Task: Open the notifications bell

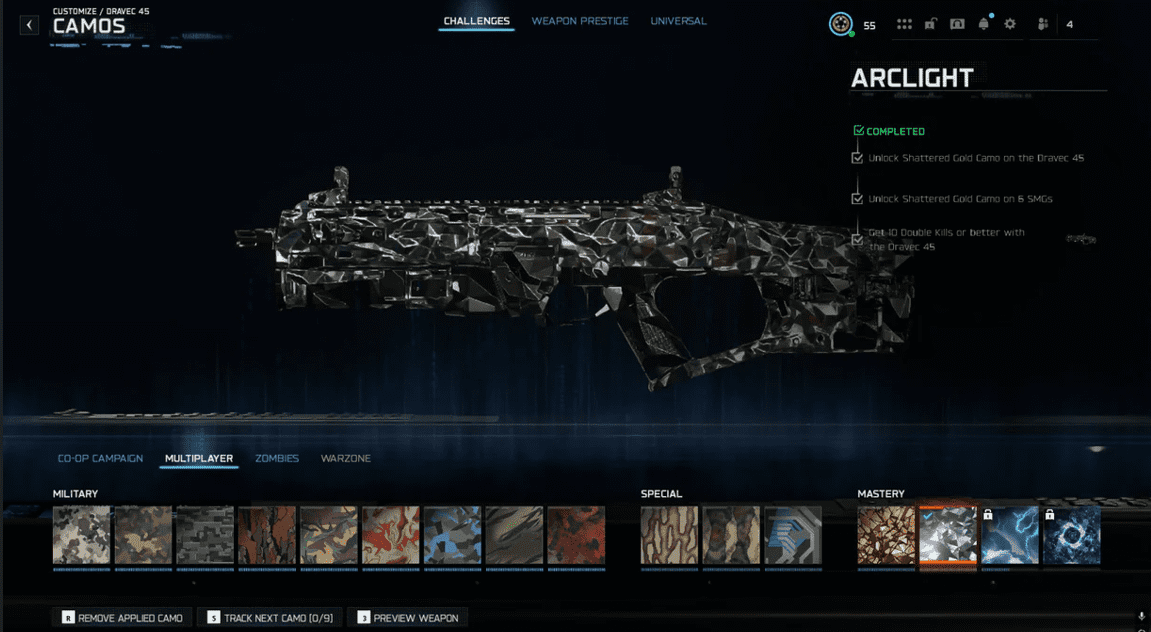Action: tap(984, 25)
